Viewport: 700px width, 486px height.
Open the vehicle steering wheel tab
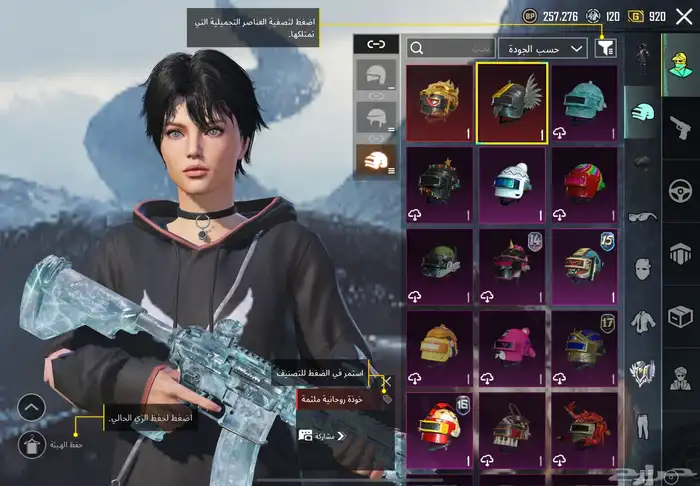680,191
